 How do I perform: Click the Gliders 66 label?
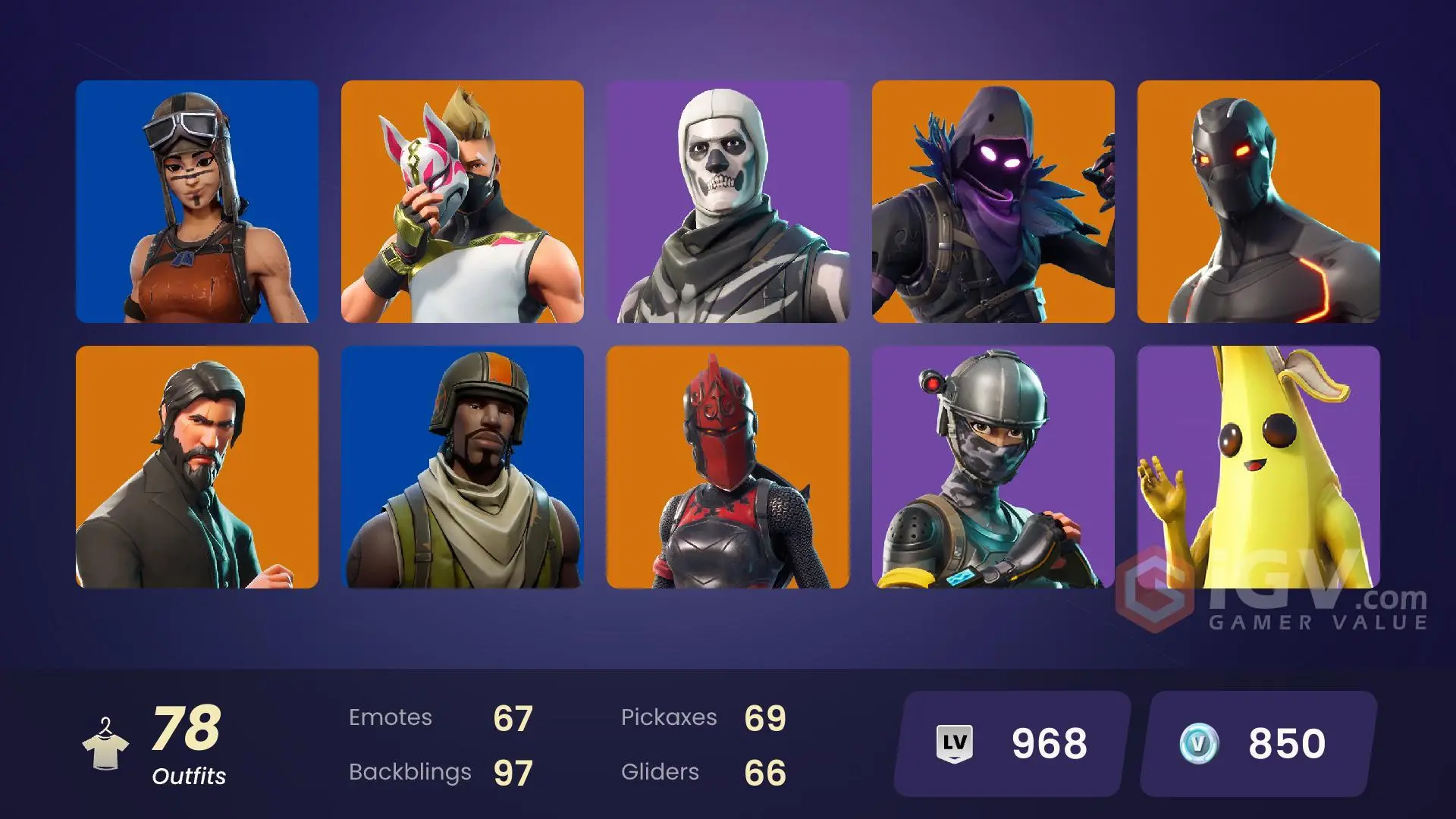tap(705, 772)
